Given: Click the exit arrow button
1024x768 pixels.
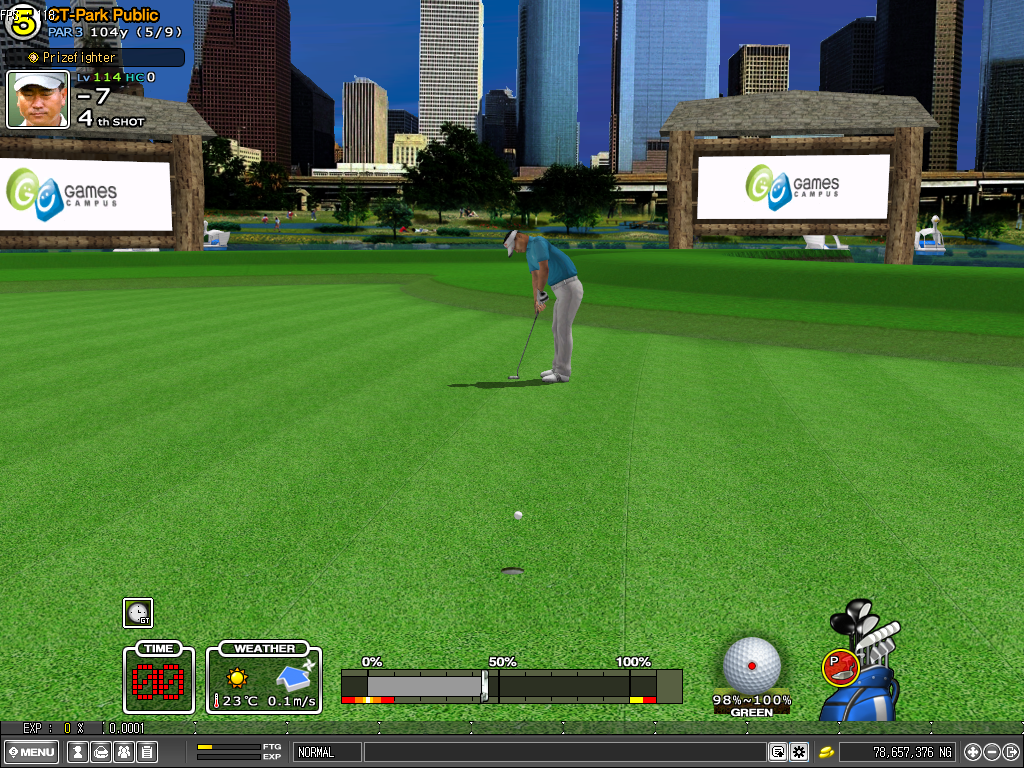Looking at the screenshot, I should [x=1010, y=752].
